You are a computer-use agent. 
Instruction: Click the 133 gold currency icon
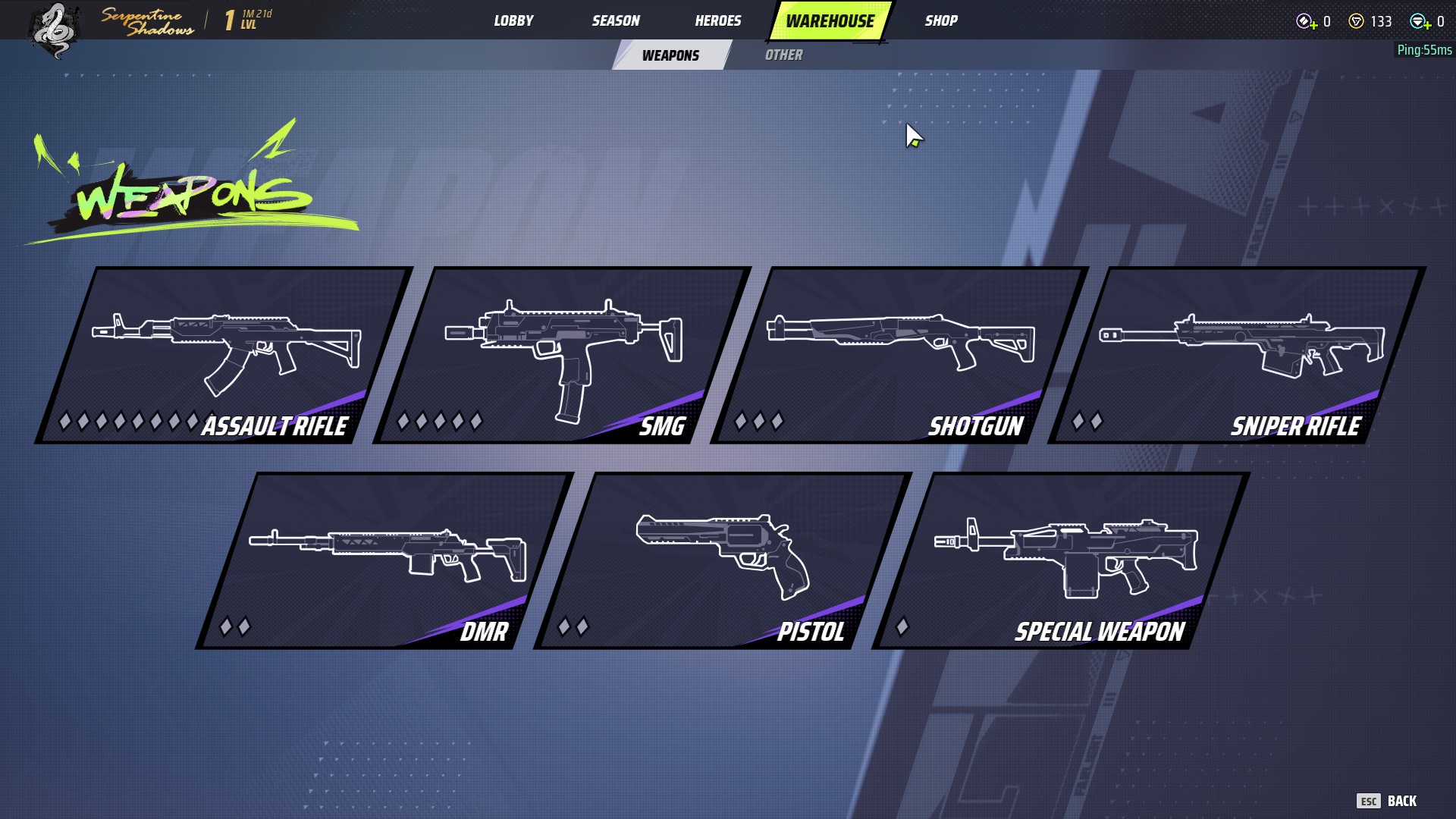pyautogui.click(x=1356, y=21)
